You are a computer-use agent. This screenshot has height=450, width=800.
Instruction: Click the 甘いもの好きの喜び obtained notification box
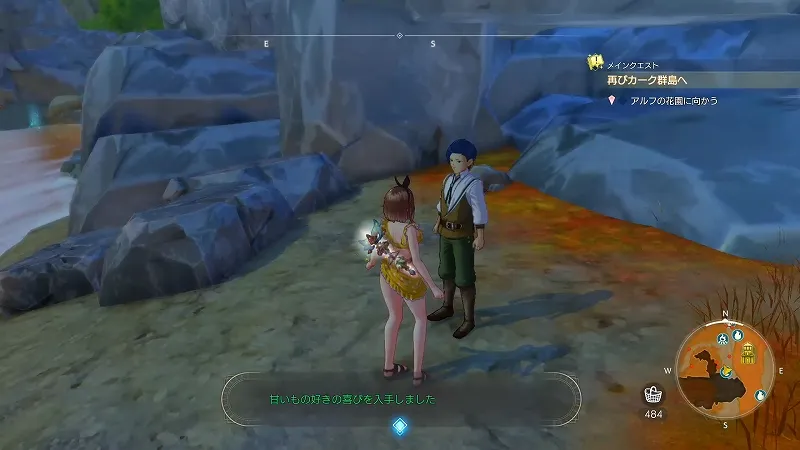point(400,399)
